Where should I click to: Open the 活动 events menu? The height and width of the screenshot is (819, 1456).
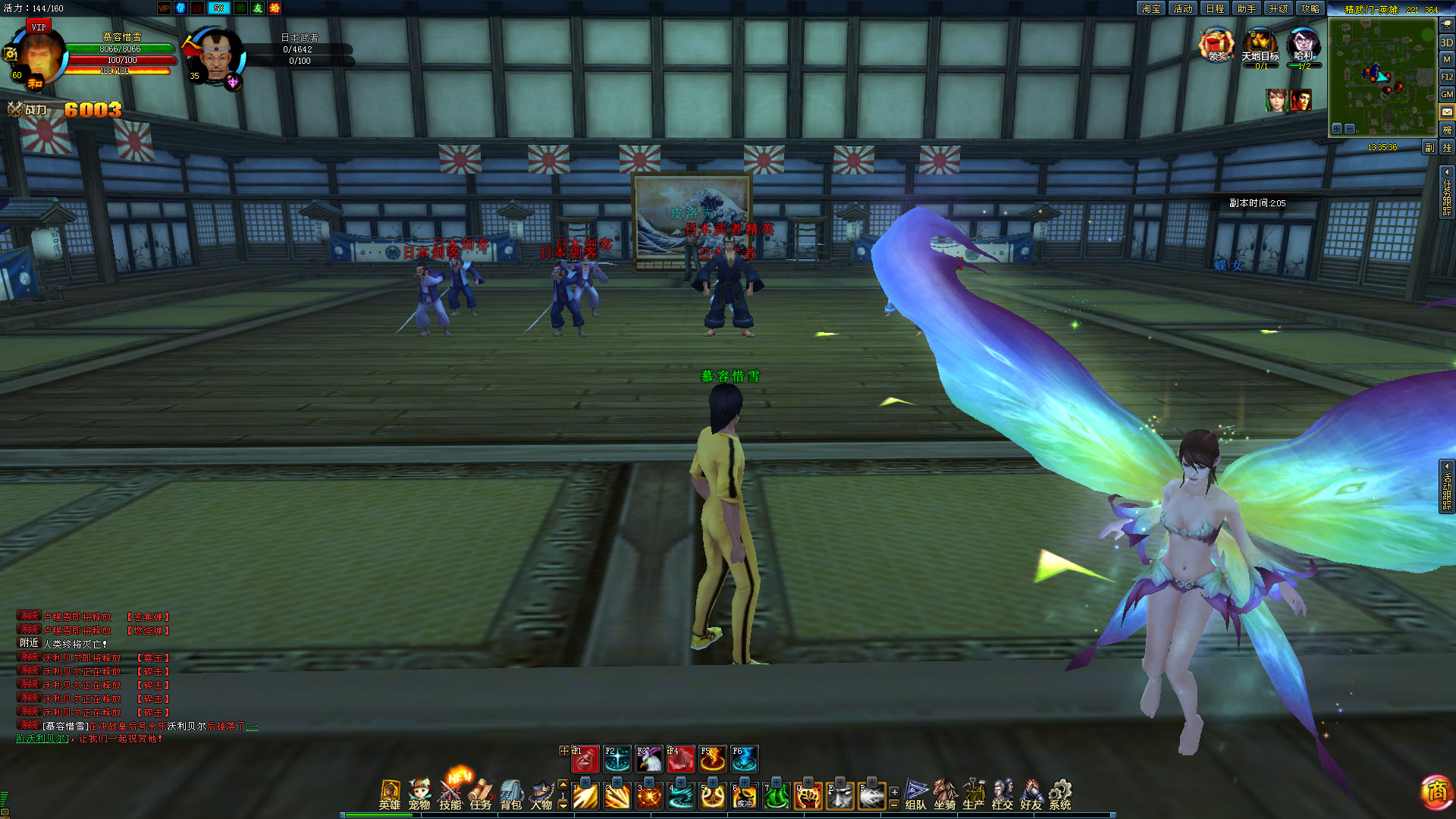[1183, 8]
